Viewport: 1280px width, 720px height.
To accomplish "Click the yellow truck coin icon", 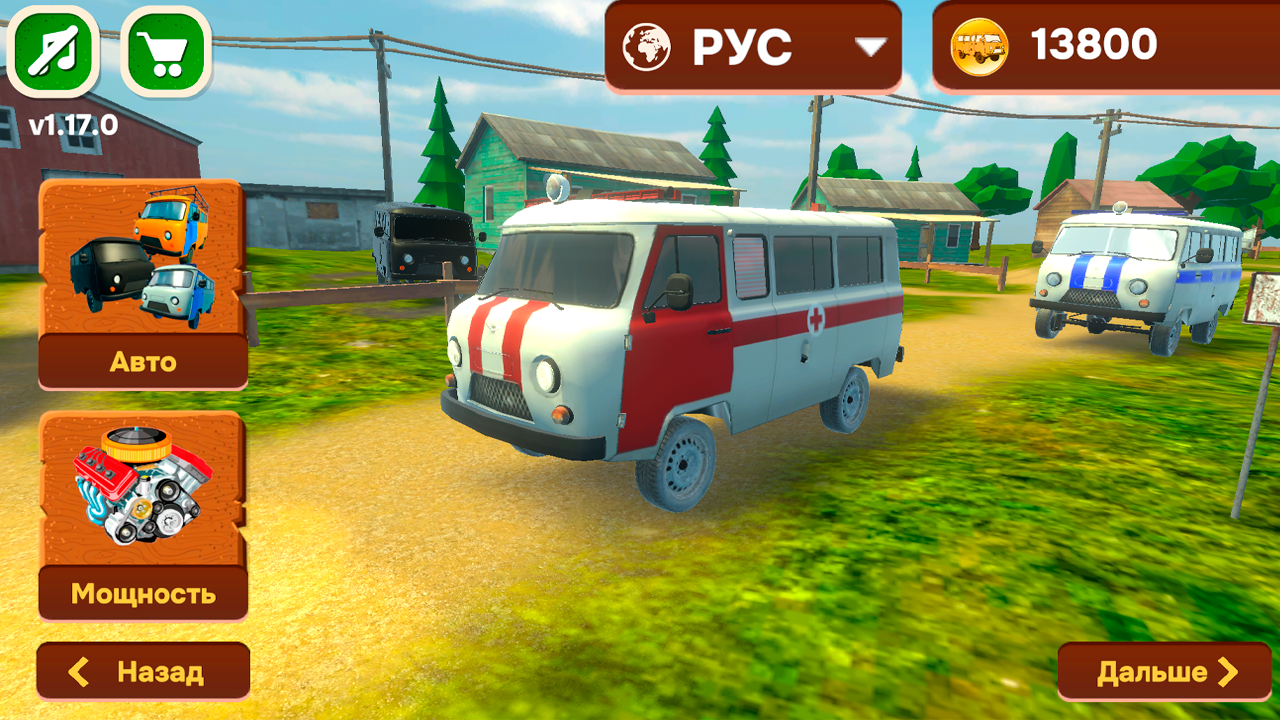I will 981,44.
